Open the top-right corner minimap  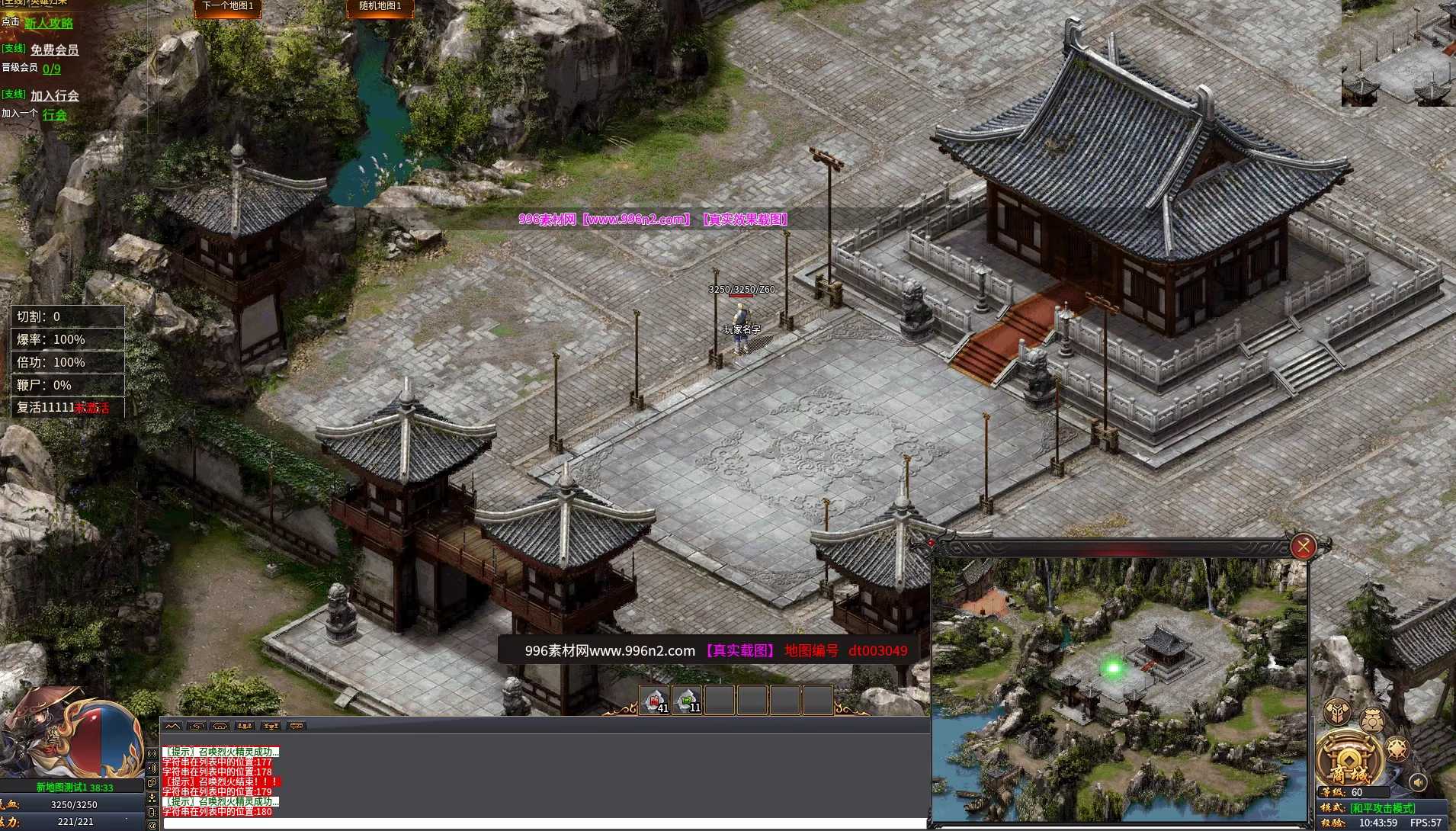click(x=1398, y=53)
